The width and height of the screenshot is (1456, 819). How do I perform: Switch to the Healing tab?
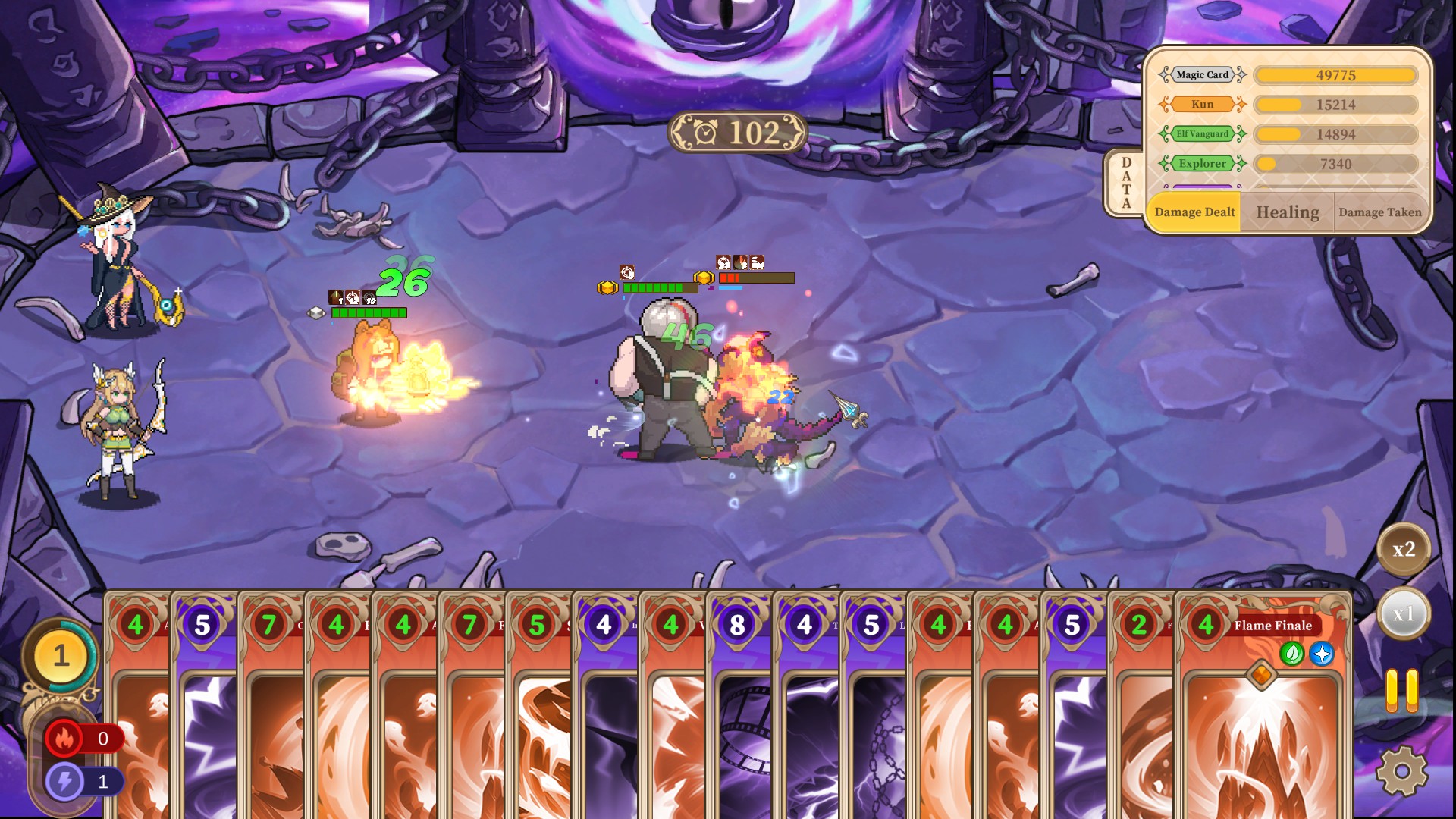tap(1288, 212)
